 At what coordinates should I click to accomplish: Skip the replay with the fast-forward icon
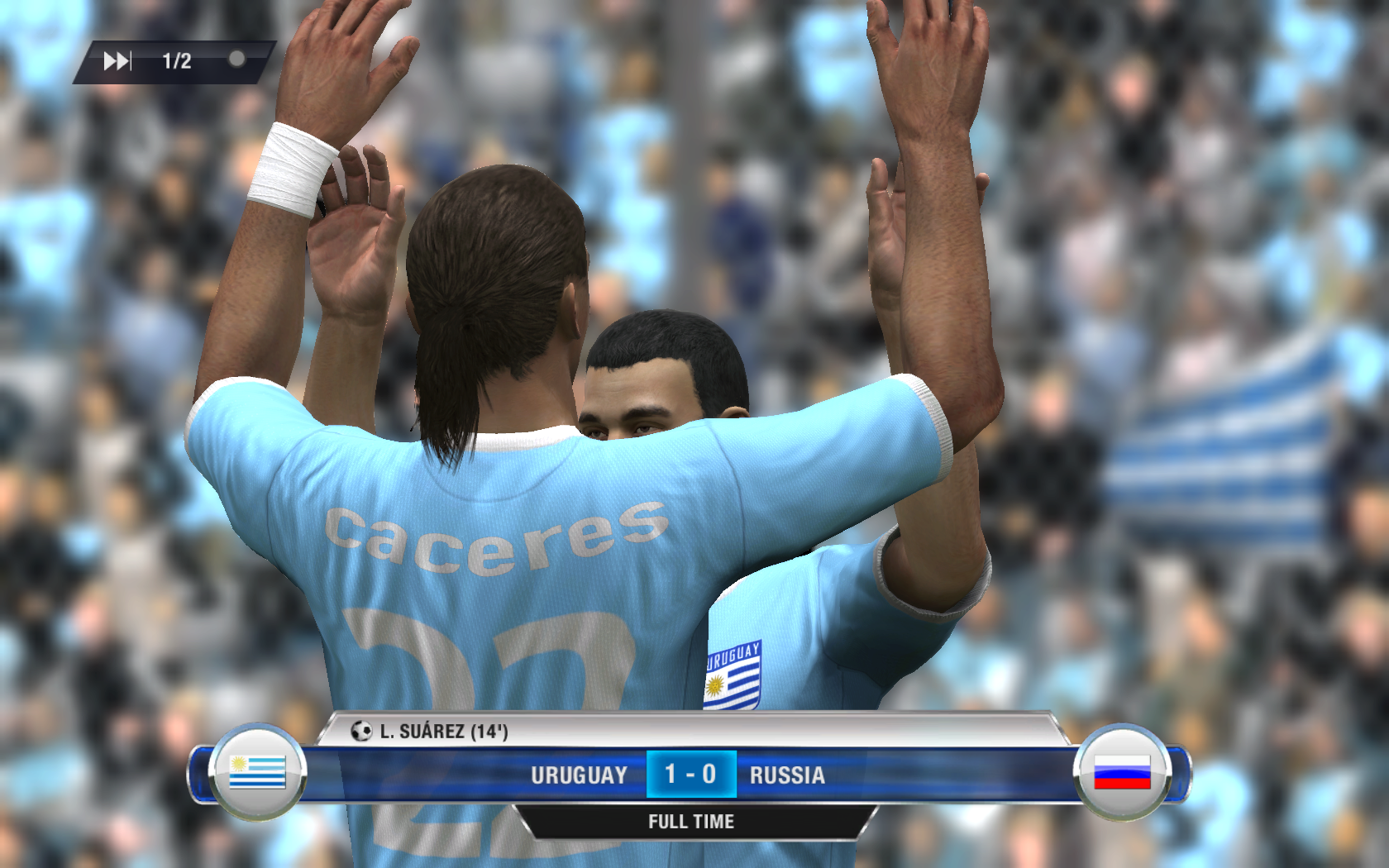click(x=117, y=61)
